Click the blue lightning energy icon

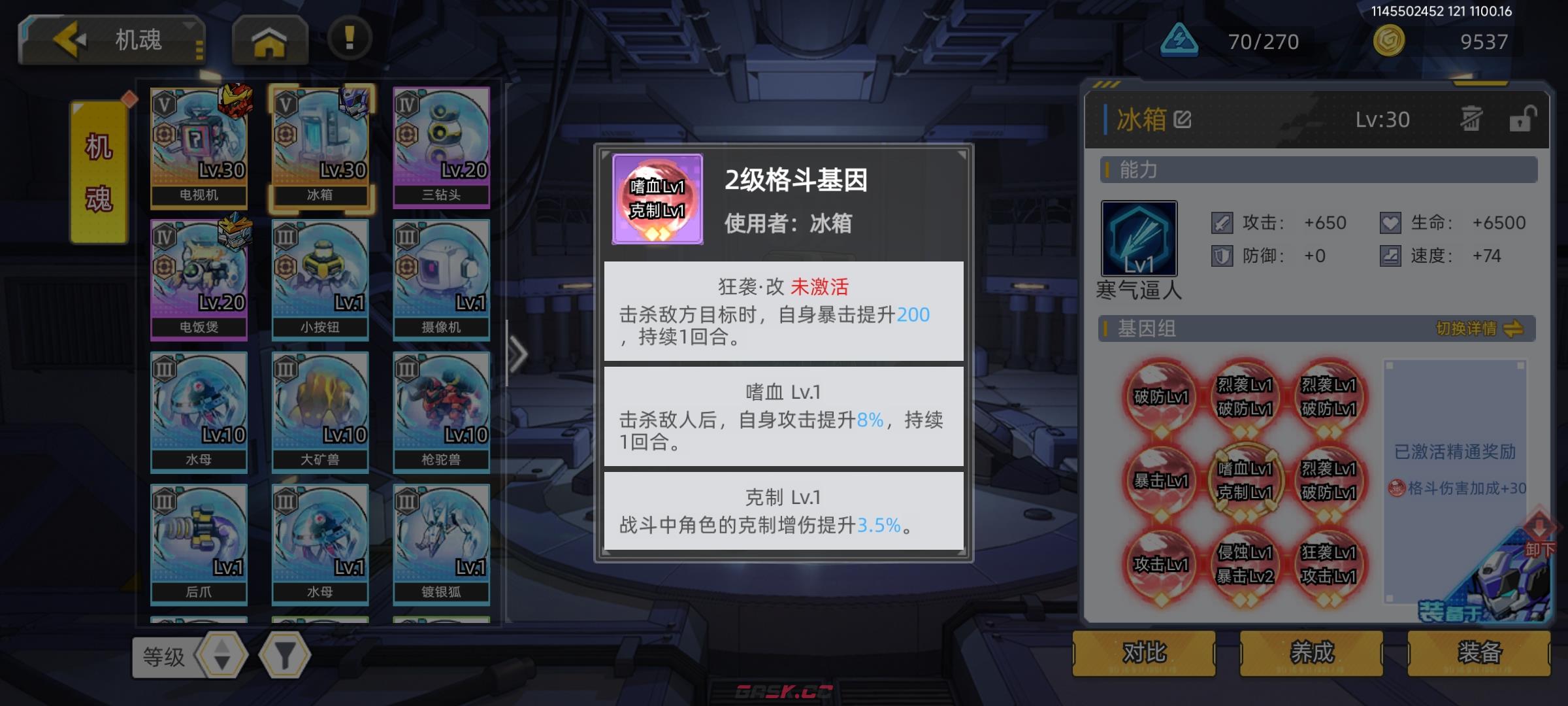[x=1179, y=39]
